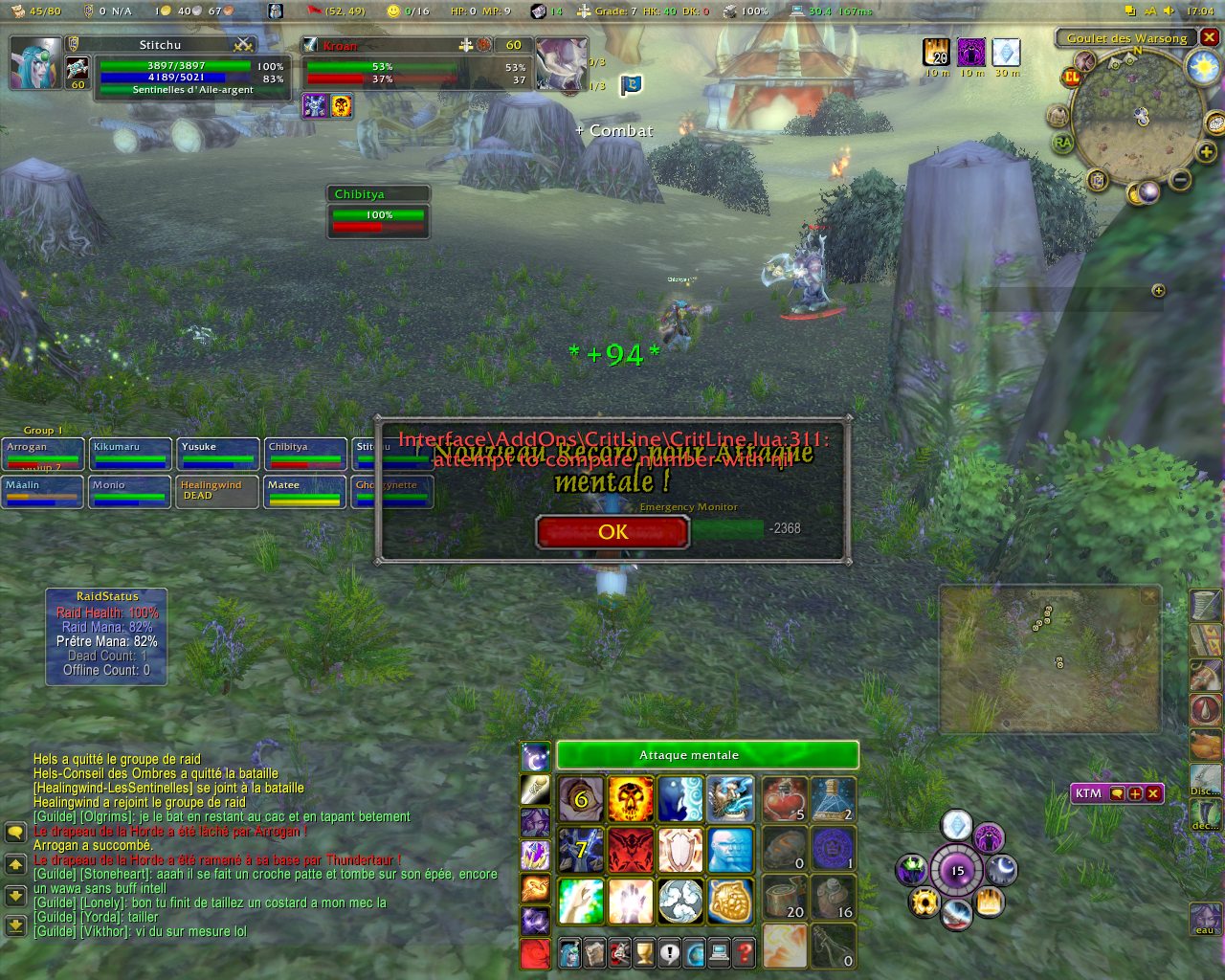Open the green RA minimap button

(1063, 143)
